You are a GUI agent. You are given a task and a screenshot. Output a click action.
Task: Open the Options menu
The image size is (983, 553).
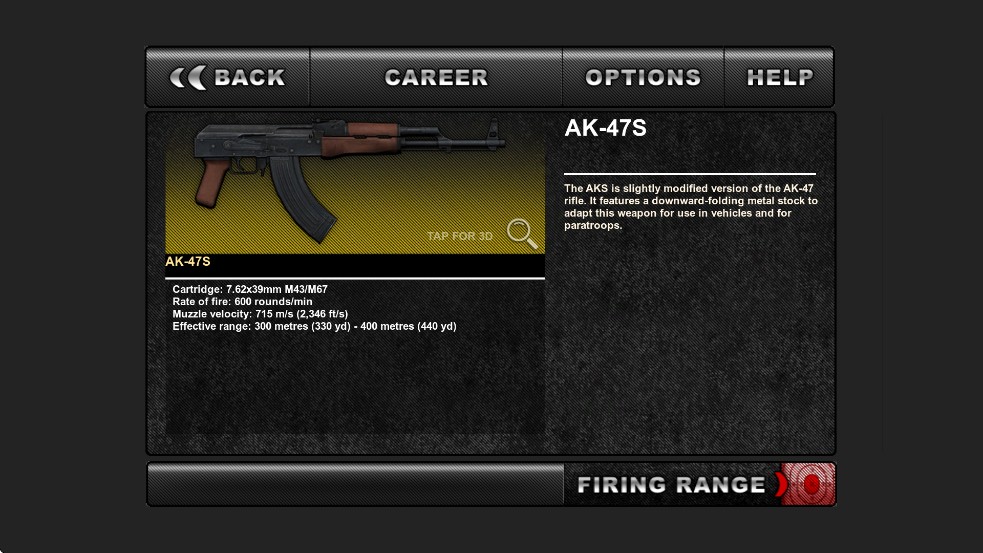pos(643,77)
